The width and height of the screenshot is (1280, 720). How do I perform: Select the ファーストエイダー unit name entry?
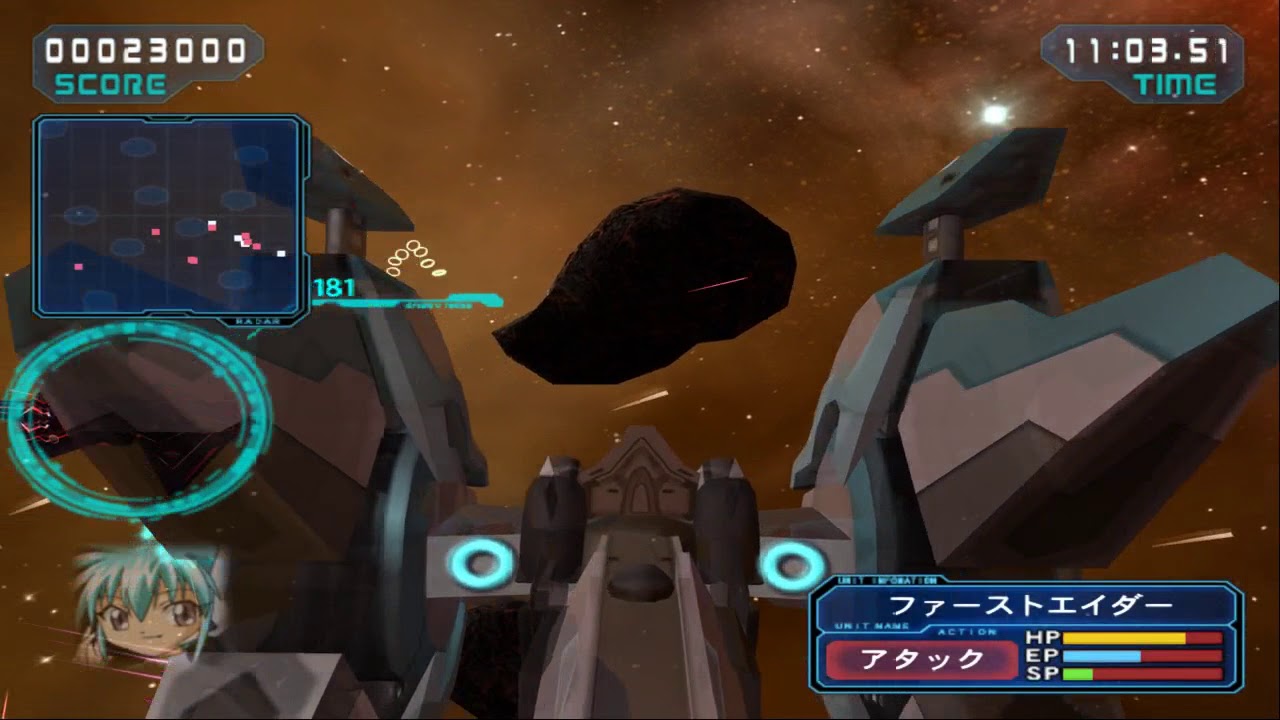tap(1030, 604)
